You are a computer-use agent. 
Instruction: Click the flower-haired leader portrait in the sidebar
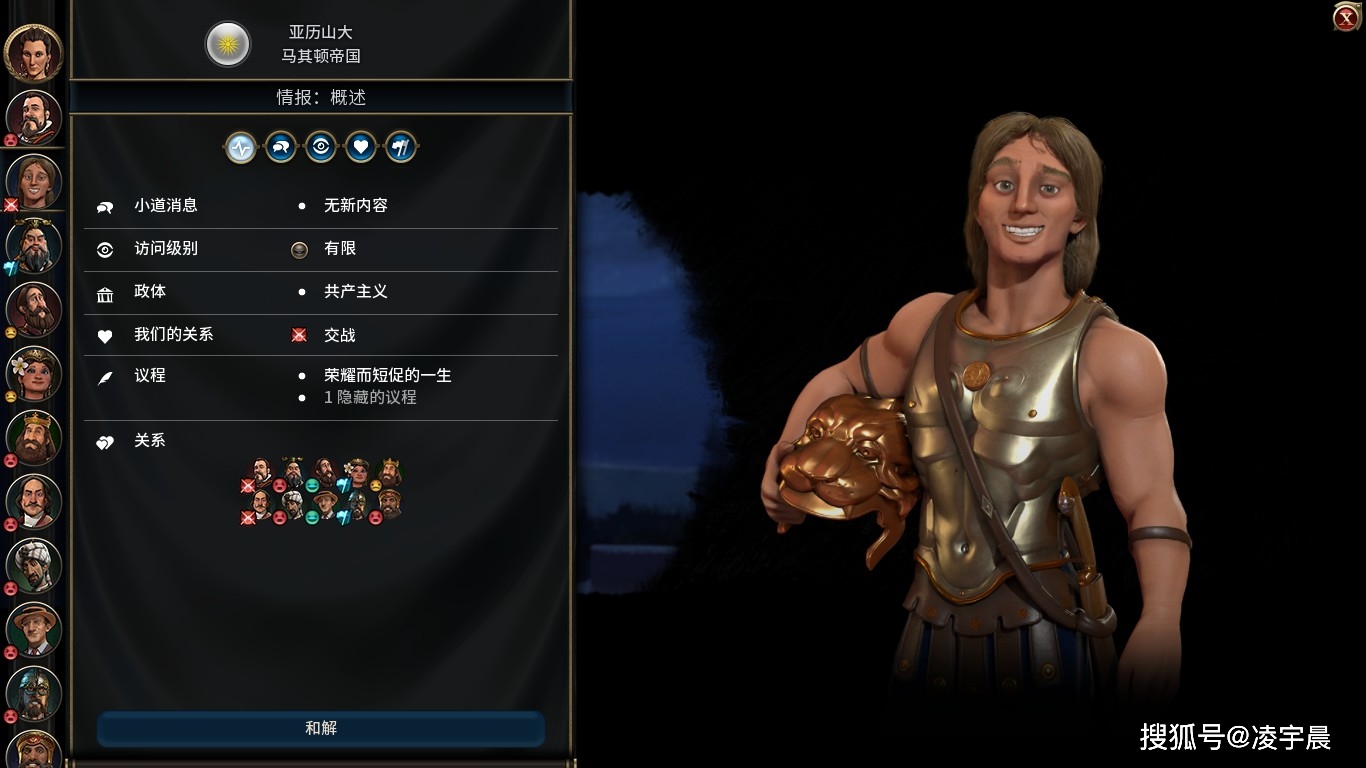pyautogui.click(x=33, y=373)
